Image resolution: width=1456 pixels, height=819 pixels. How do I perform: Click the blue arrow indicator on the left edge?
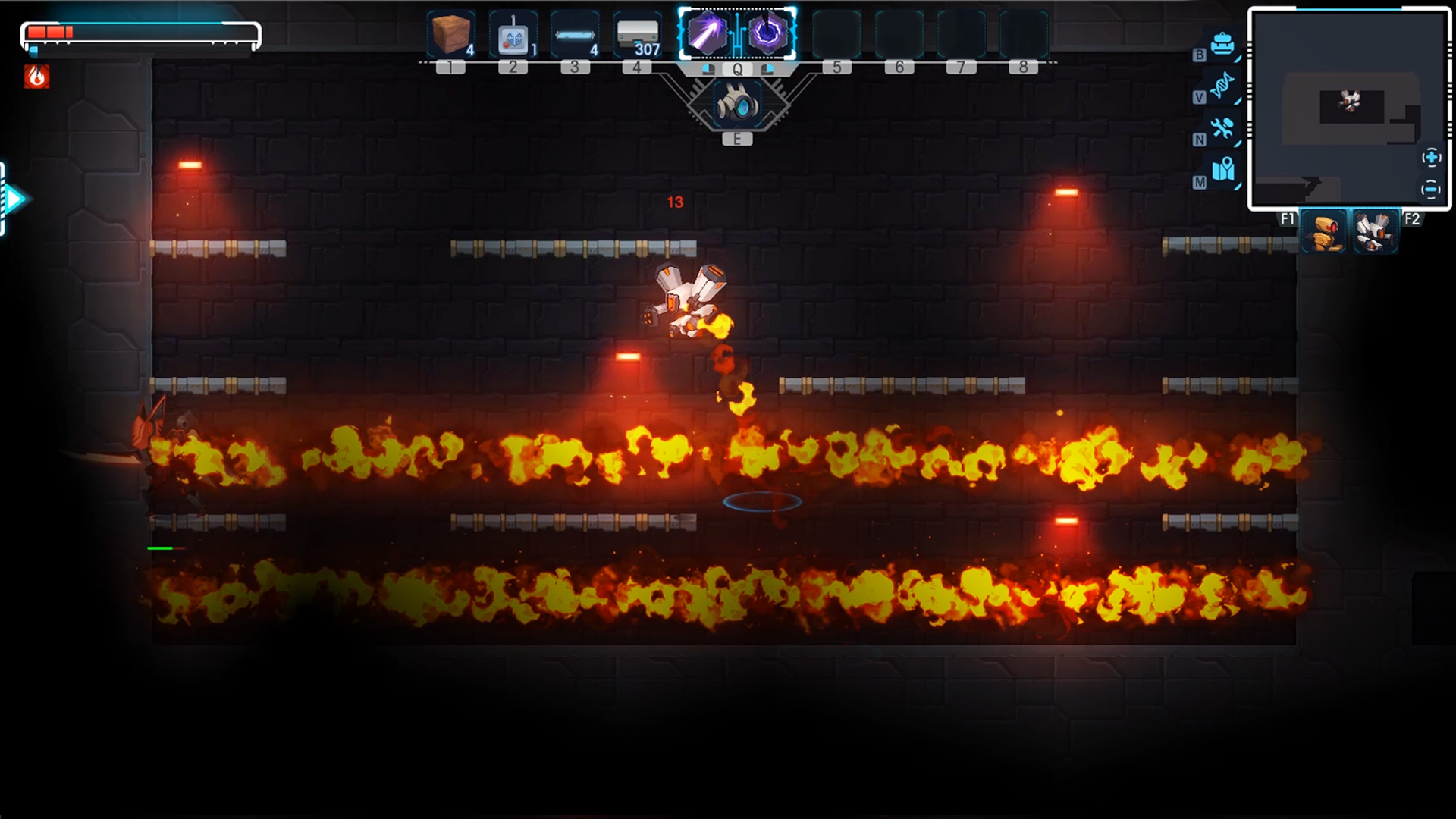tap(13, 199)
